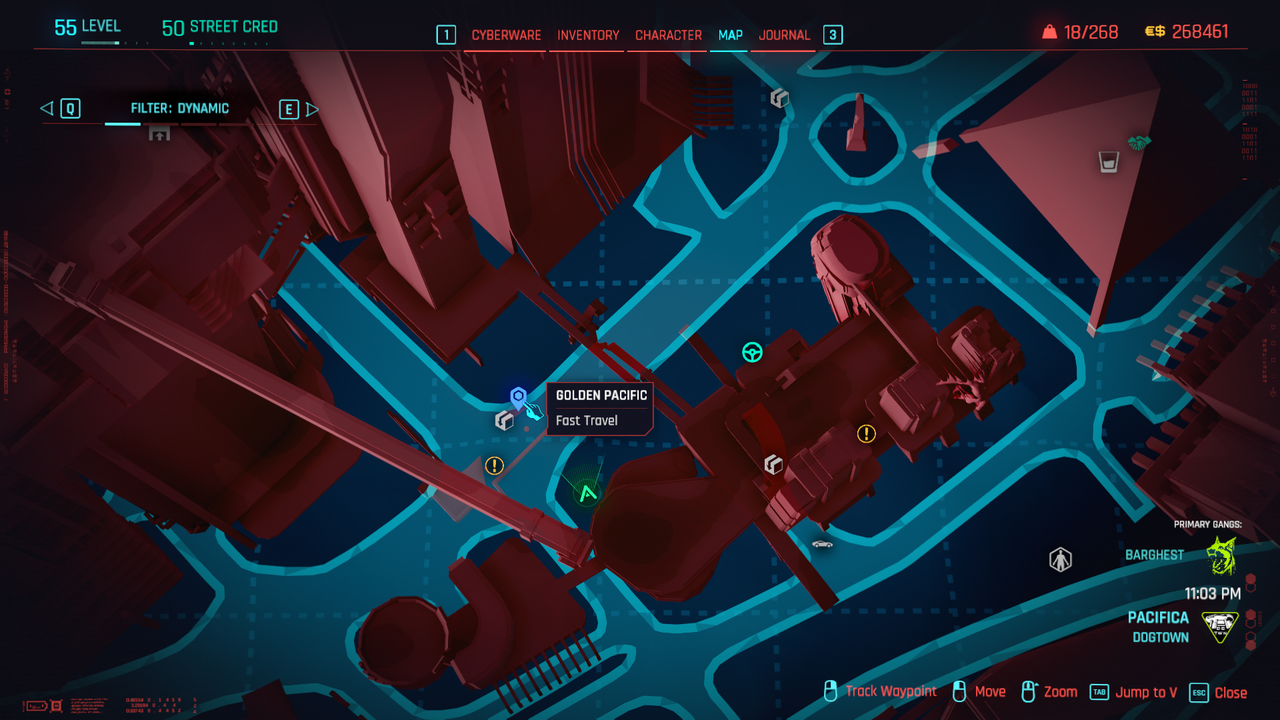
Task: Cycle map filter to previous with left arrow
Action: [46, 108]
